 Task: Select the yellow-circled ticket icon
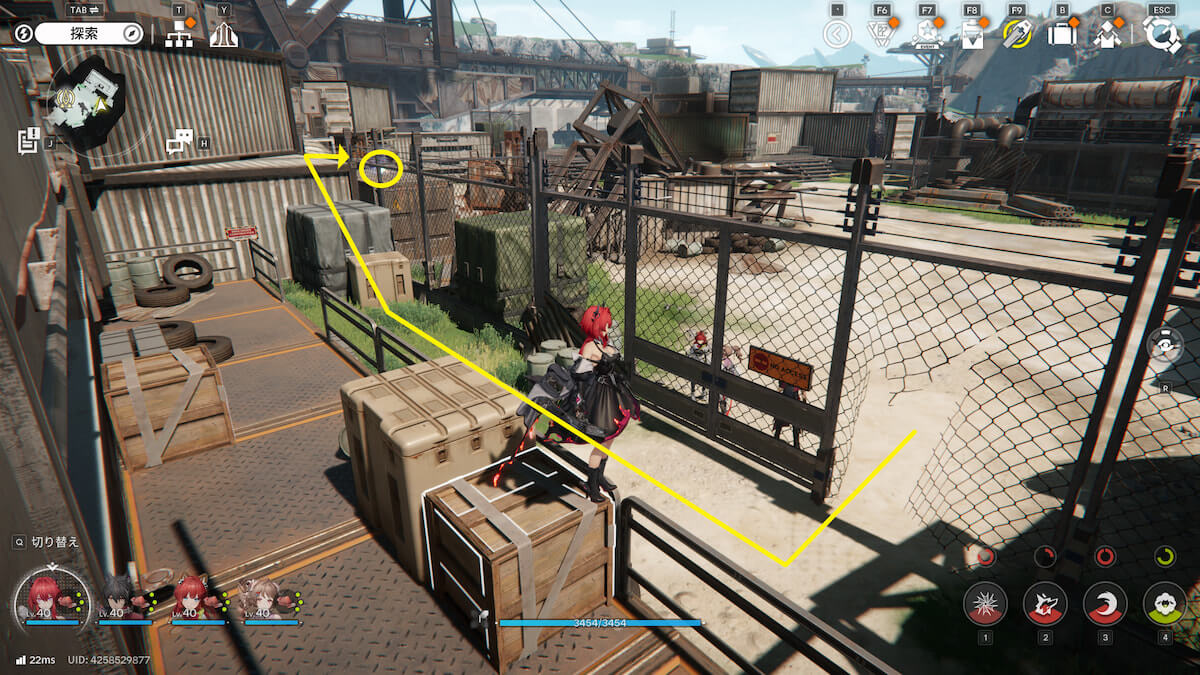(x=1017, y=34)
